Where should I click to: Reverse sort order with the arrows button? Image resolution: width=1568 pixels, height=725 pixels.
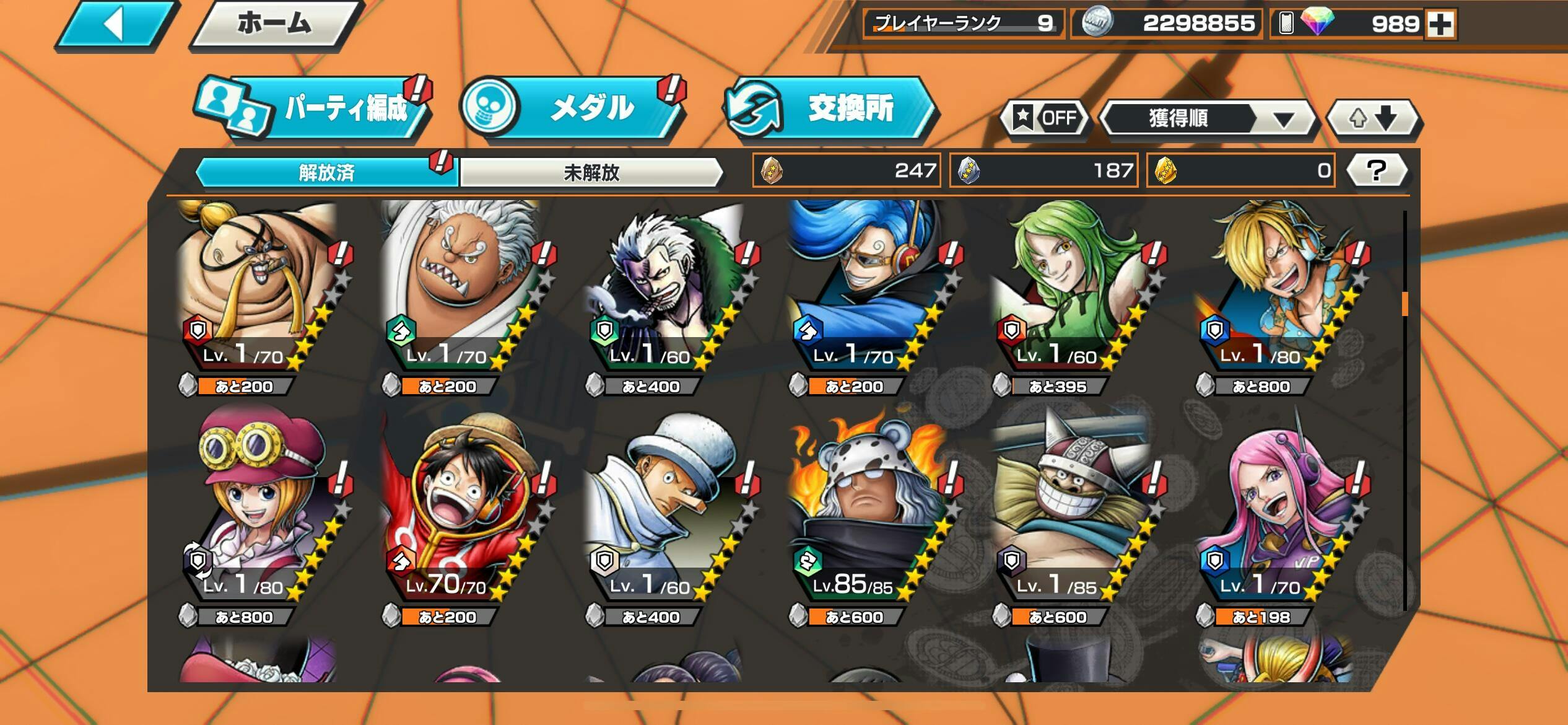pyautogui.click(x=1372, y=118)
